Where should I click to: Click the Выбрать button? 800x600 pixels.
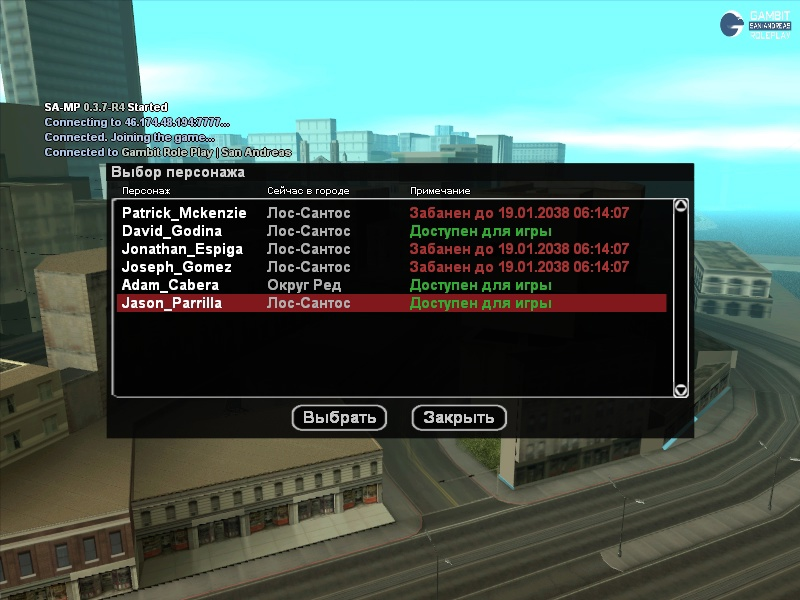(x=339, y=418)
